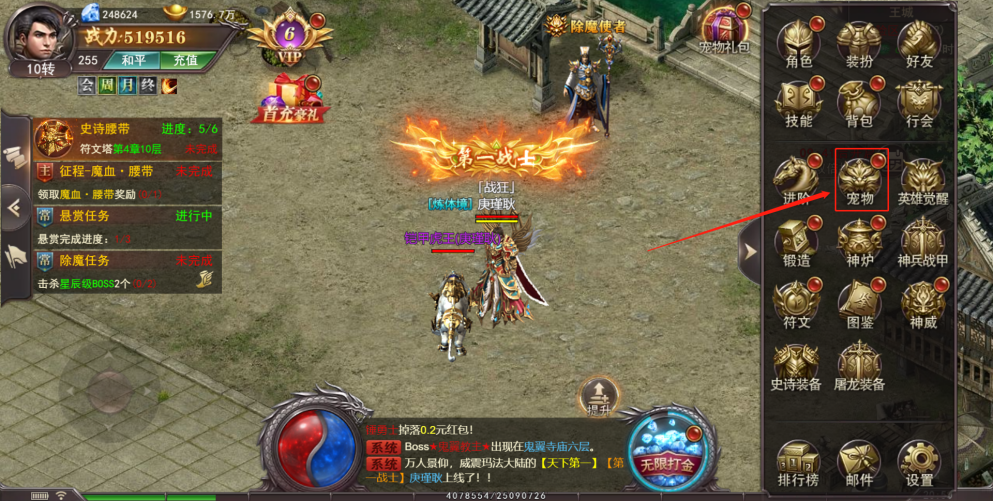Viewport: 994px width, 502px height.
Task: Open the 好友 friends list
Action: click(919, 45)
